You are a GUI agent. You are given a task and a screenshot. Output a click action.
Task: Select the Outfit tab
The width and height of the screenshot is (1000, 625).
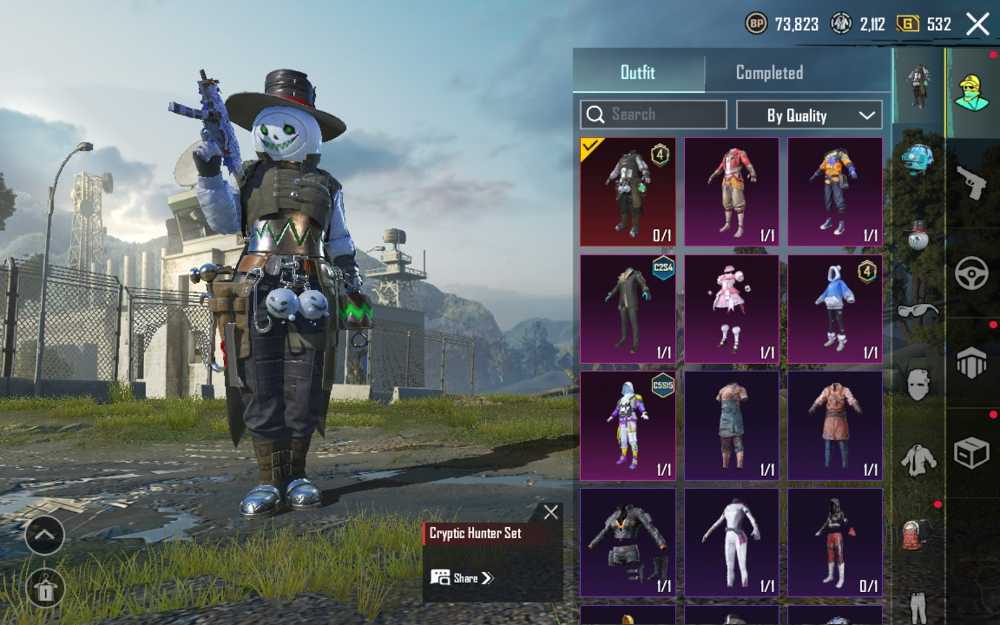638,73
